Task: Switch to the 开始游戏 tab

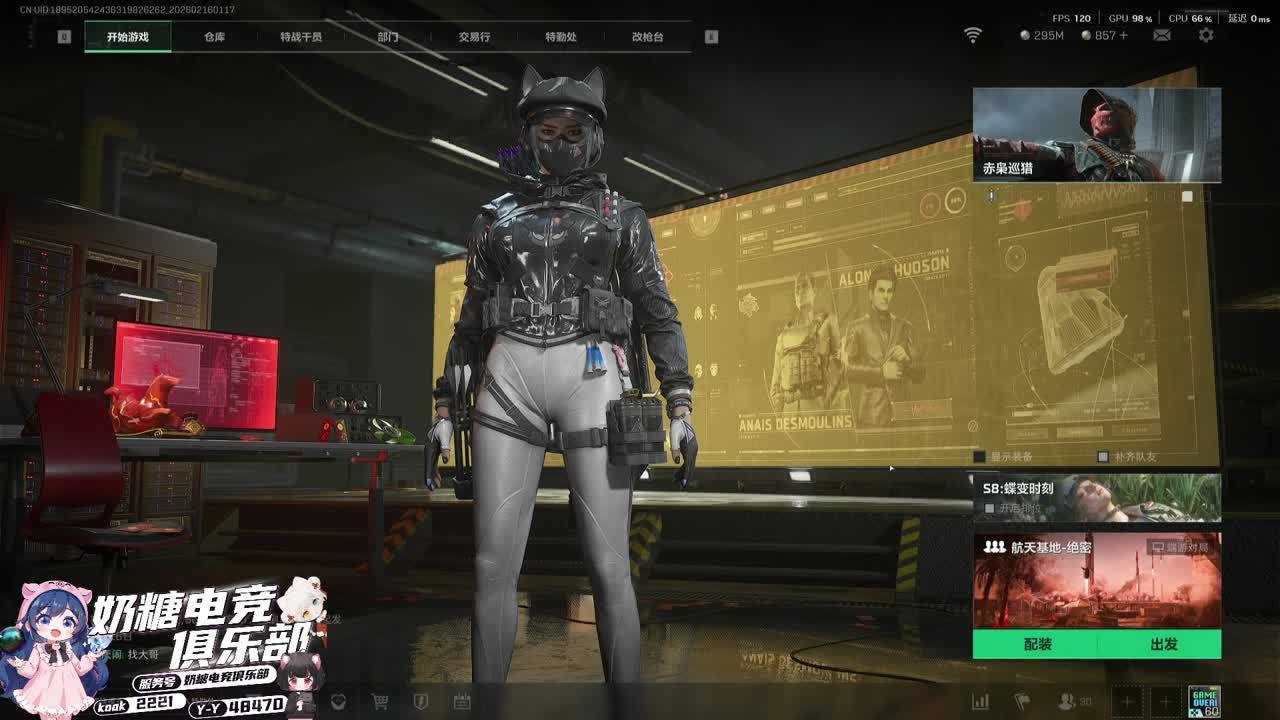Action: (128, 37)
